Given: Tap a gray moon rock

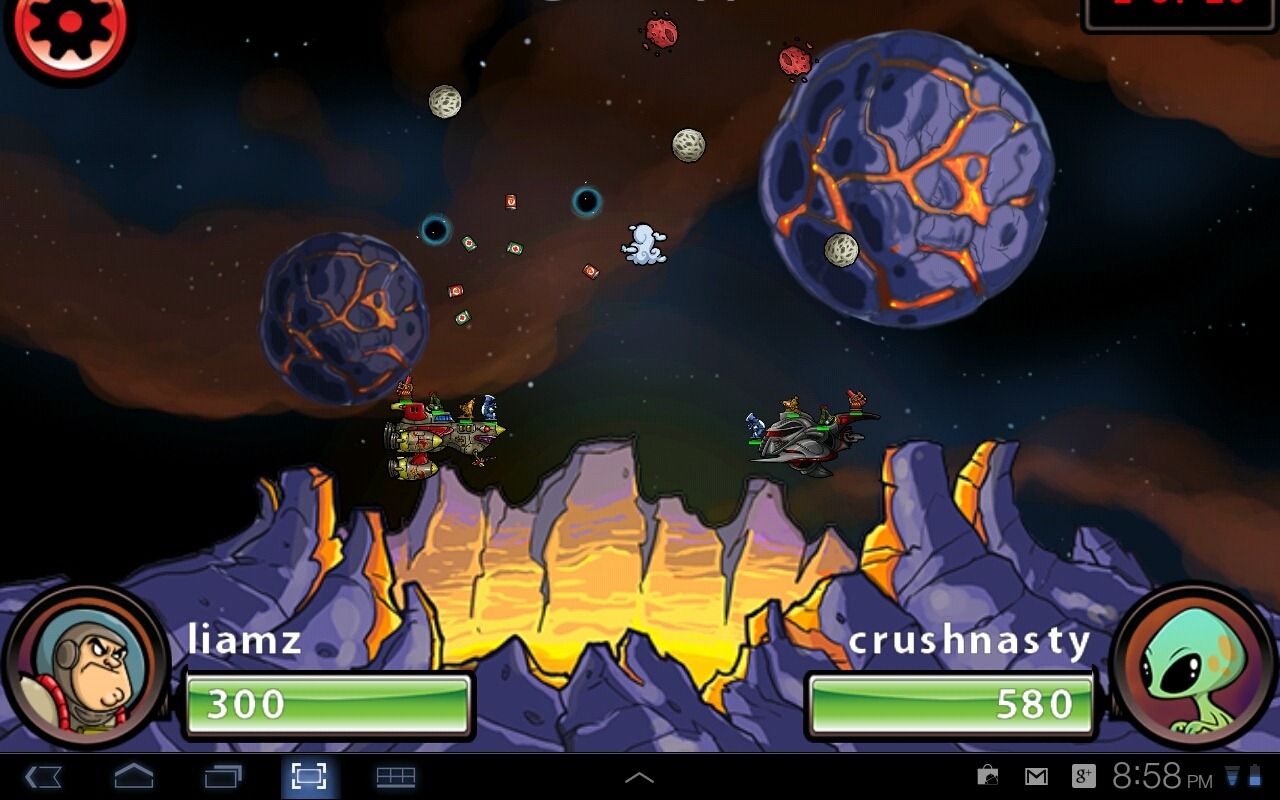Looking at the screenshot, I should tap(688, 146).
